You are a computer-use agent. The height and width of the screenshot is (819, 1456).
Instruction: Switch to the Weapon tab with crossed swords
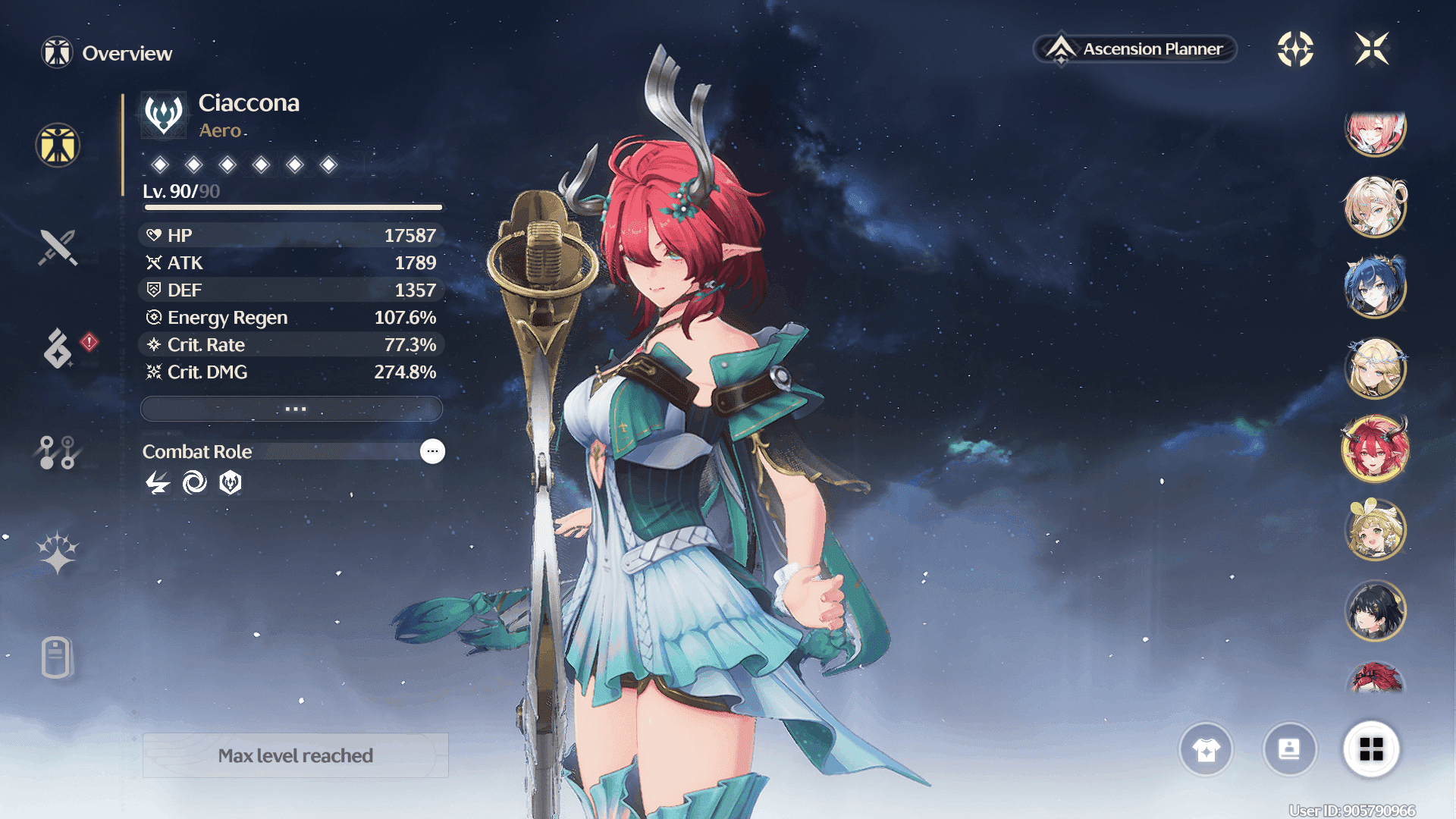58,247
